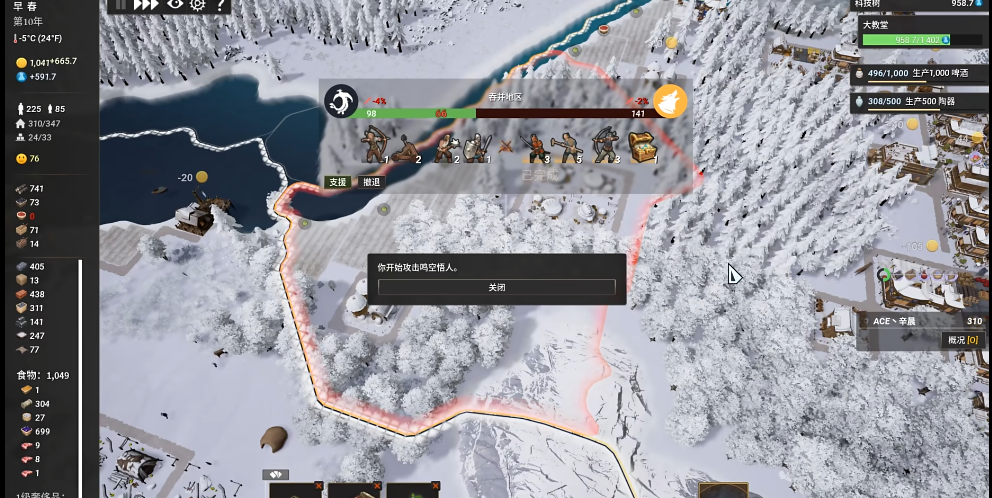Select the treasure chest loot icon

tap(641, 148)
